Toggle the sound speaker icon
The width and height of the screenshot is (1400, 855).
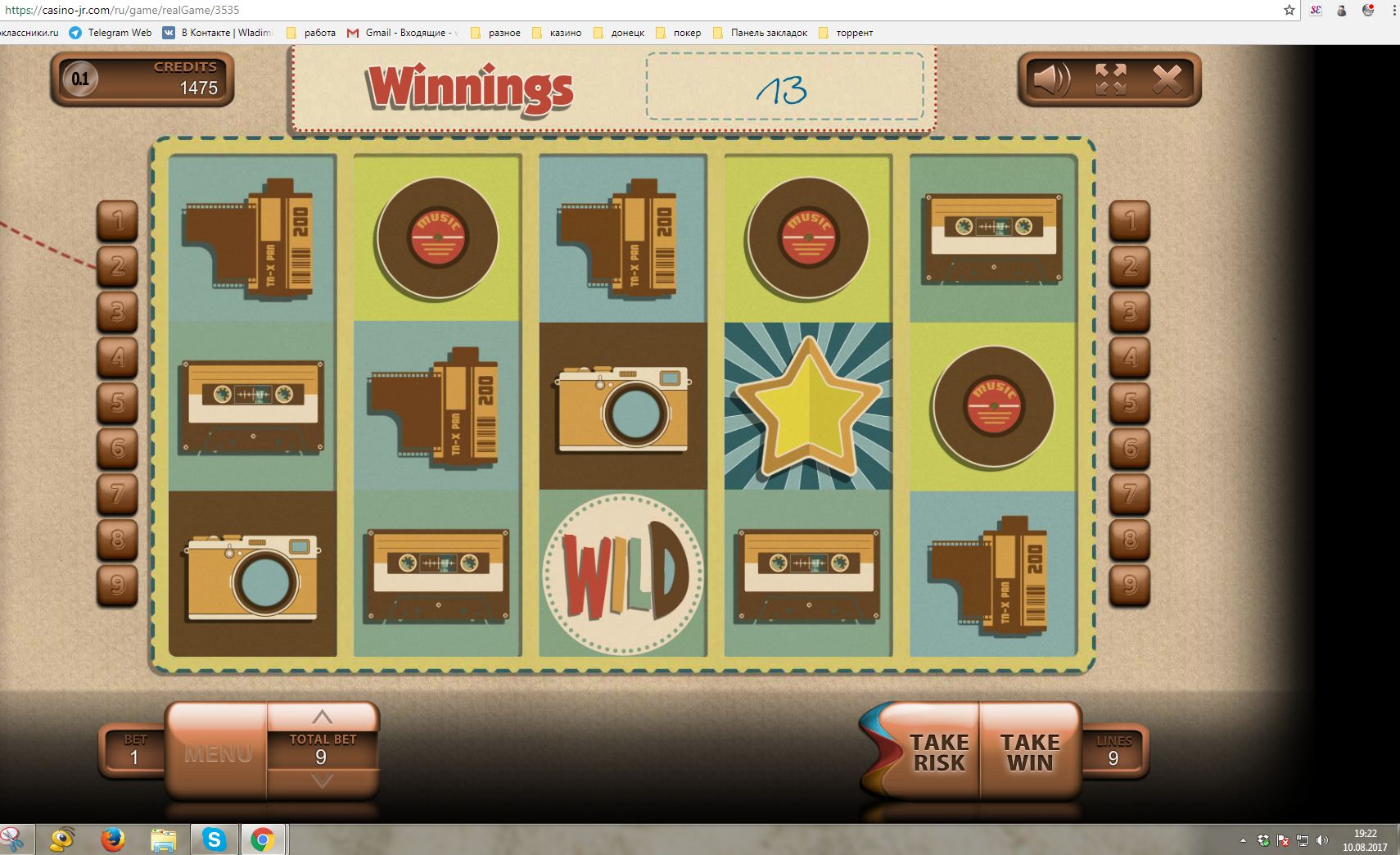(x=1051, y=79)
